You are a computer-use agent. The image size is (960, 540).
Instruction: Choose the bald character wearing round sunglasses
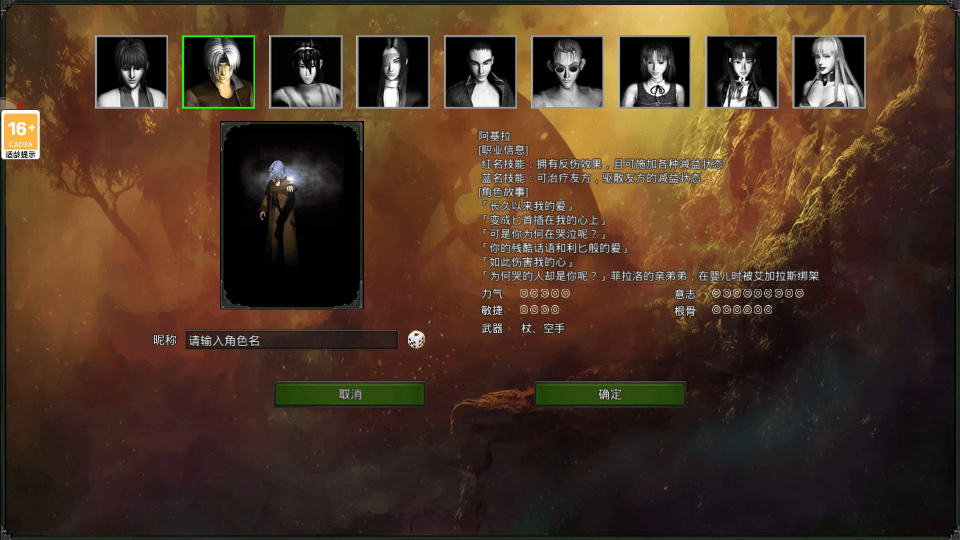[567, 72]
